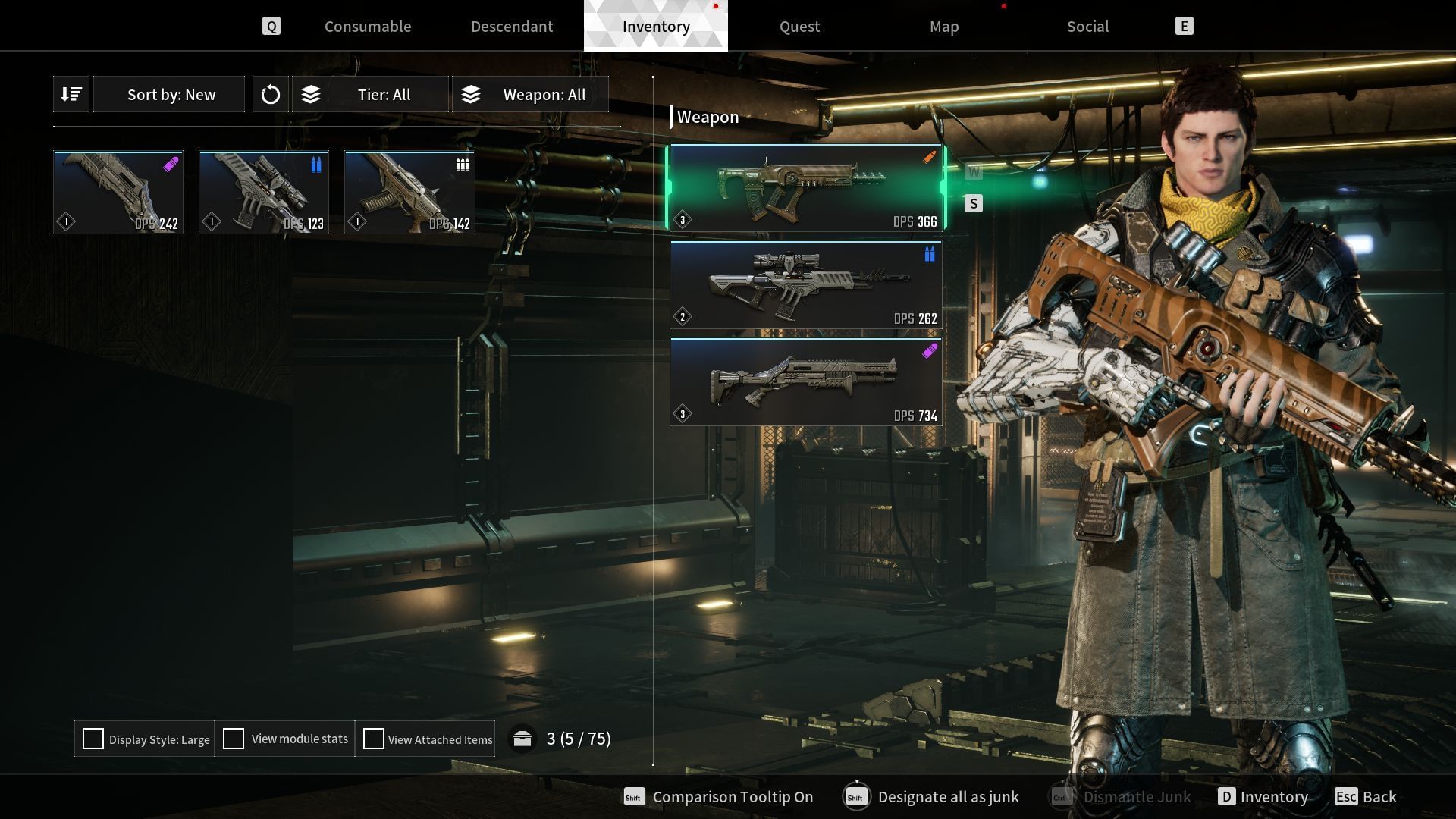Go to the Quest tab
The width and height of the screenshot is (1456, 819).
(x=799, y=27)
